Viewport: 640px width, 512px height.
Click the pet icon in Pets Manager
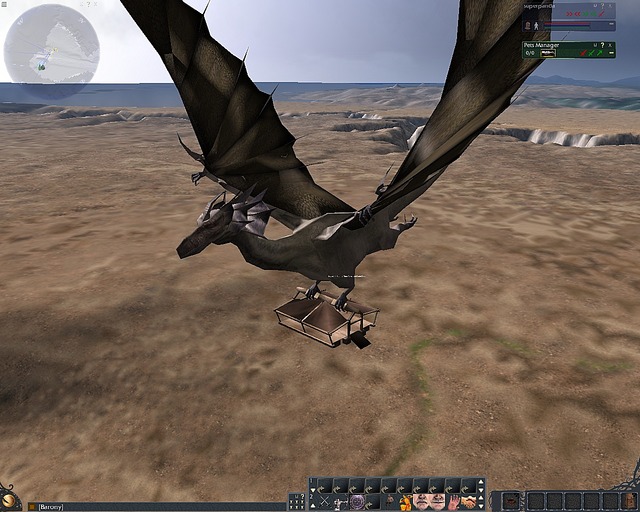tap(547, 53)
